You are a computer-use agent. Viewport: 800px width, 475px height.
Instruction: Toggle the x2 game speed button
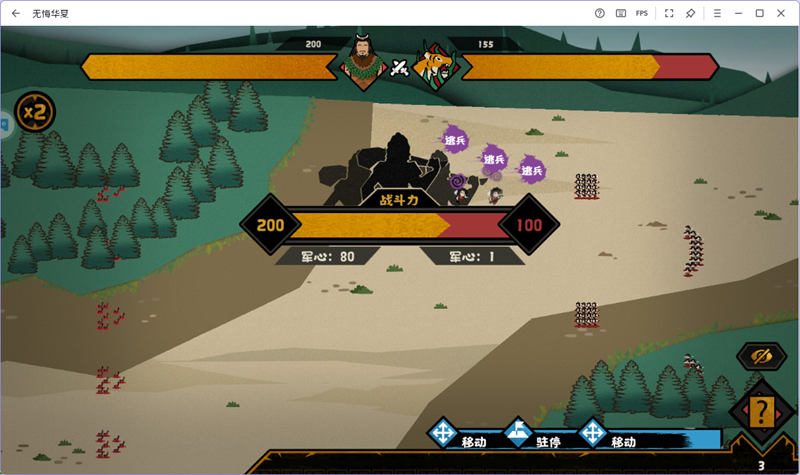(x=35, y=112)
